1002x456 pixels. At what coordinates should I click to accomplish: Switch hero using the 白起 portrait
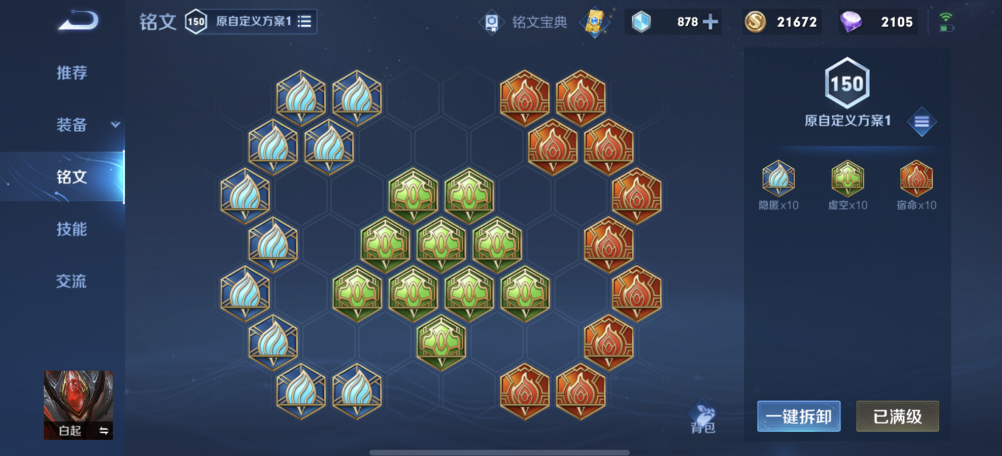(78, 405)
